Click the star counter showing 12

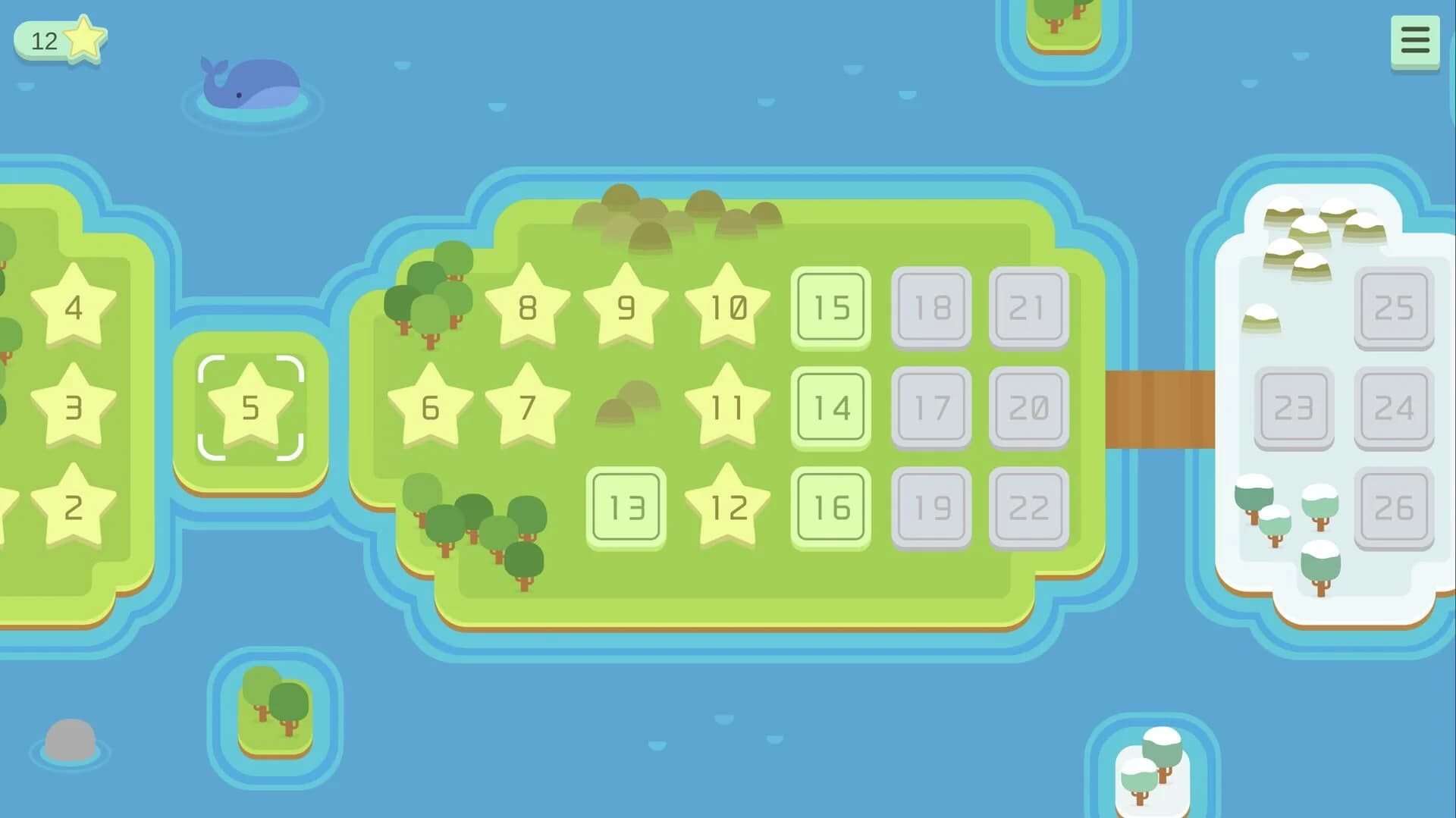(x=57, y=39)
